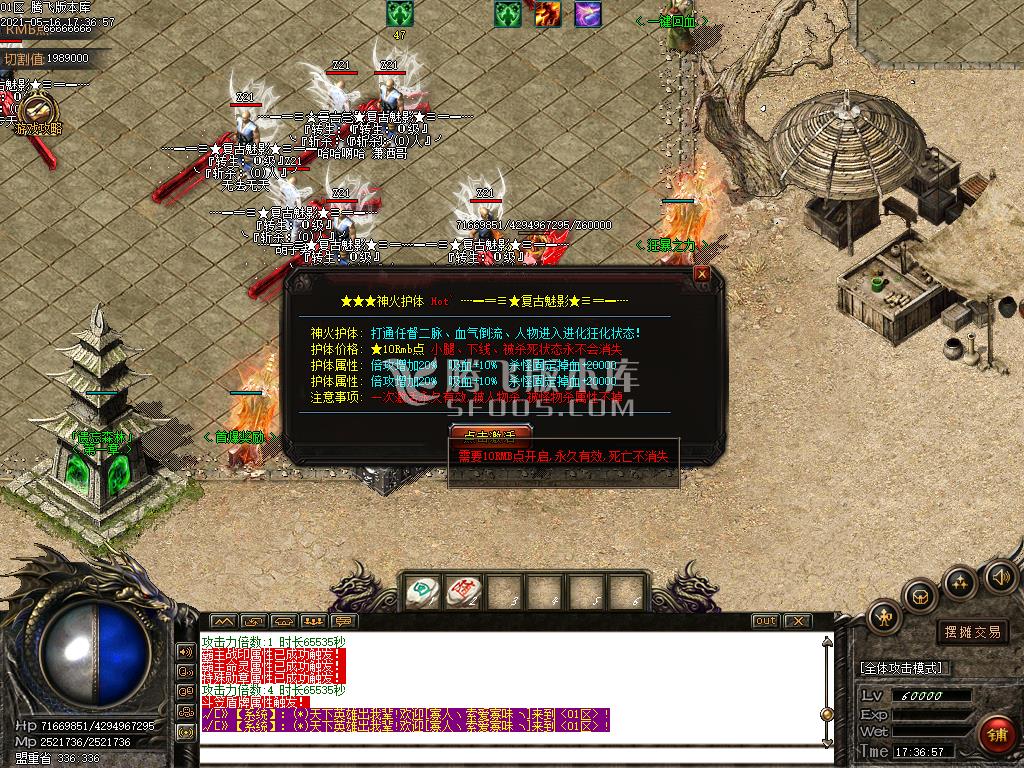This screenshot has width=1024, height=768.
Task: Select the green-marked stone in hotbar slot 1
Action: click(423, 592)
